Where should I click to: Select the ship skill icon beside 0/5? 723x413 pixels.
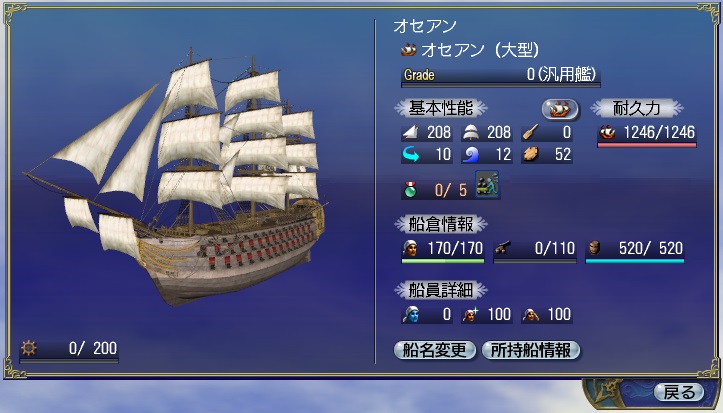(487, 186)
